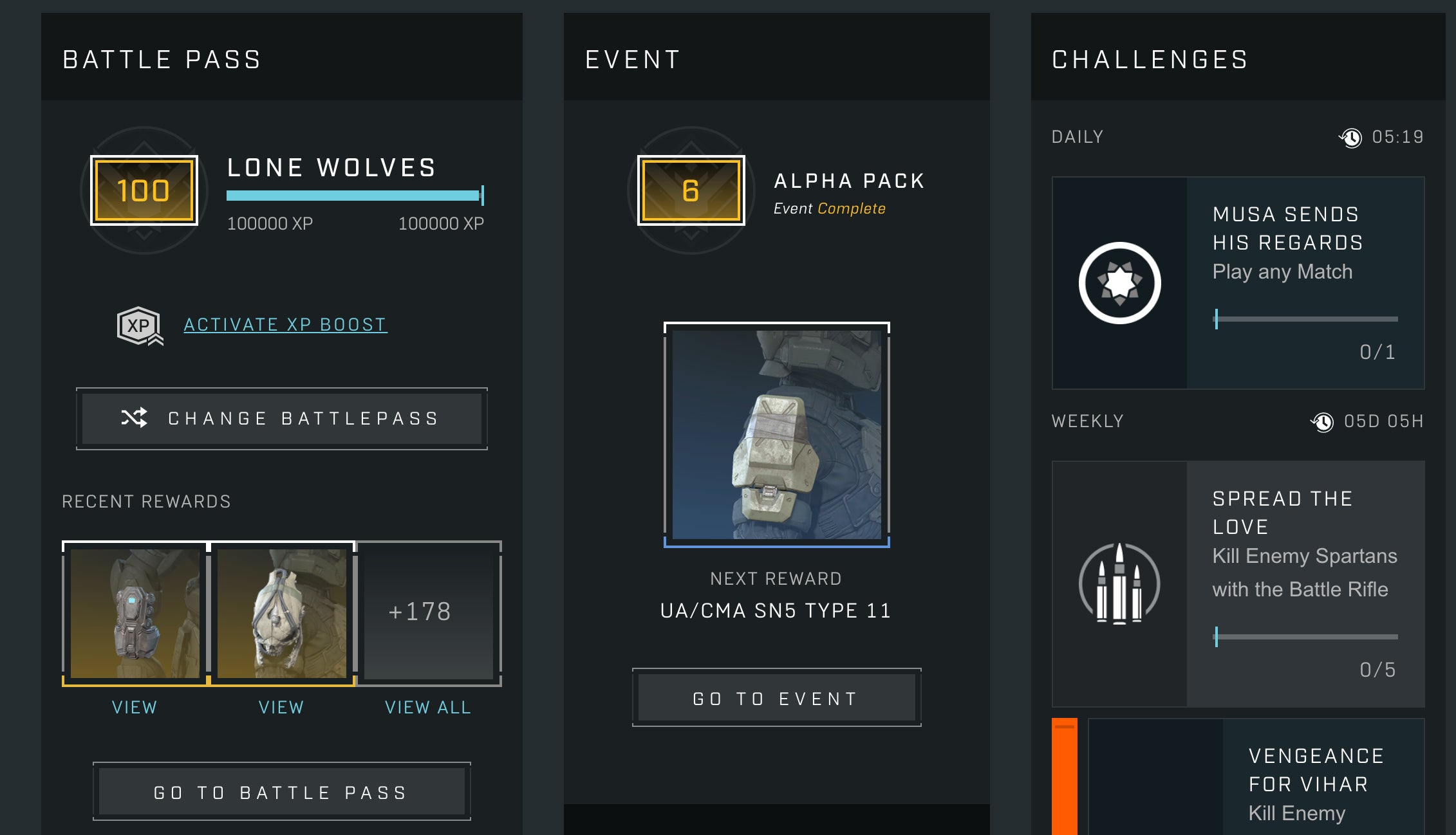Screen dimensions: 1456x835
Task: Click the shuffle icon on Change Battlepass
Action: point(135,418)
